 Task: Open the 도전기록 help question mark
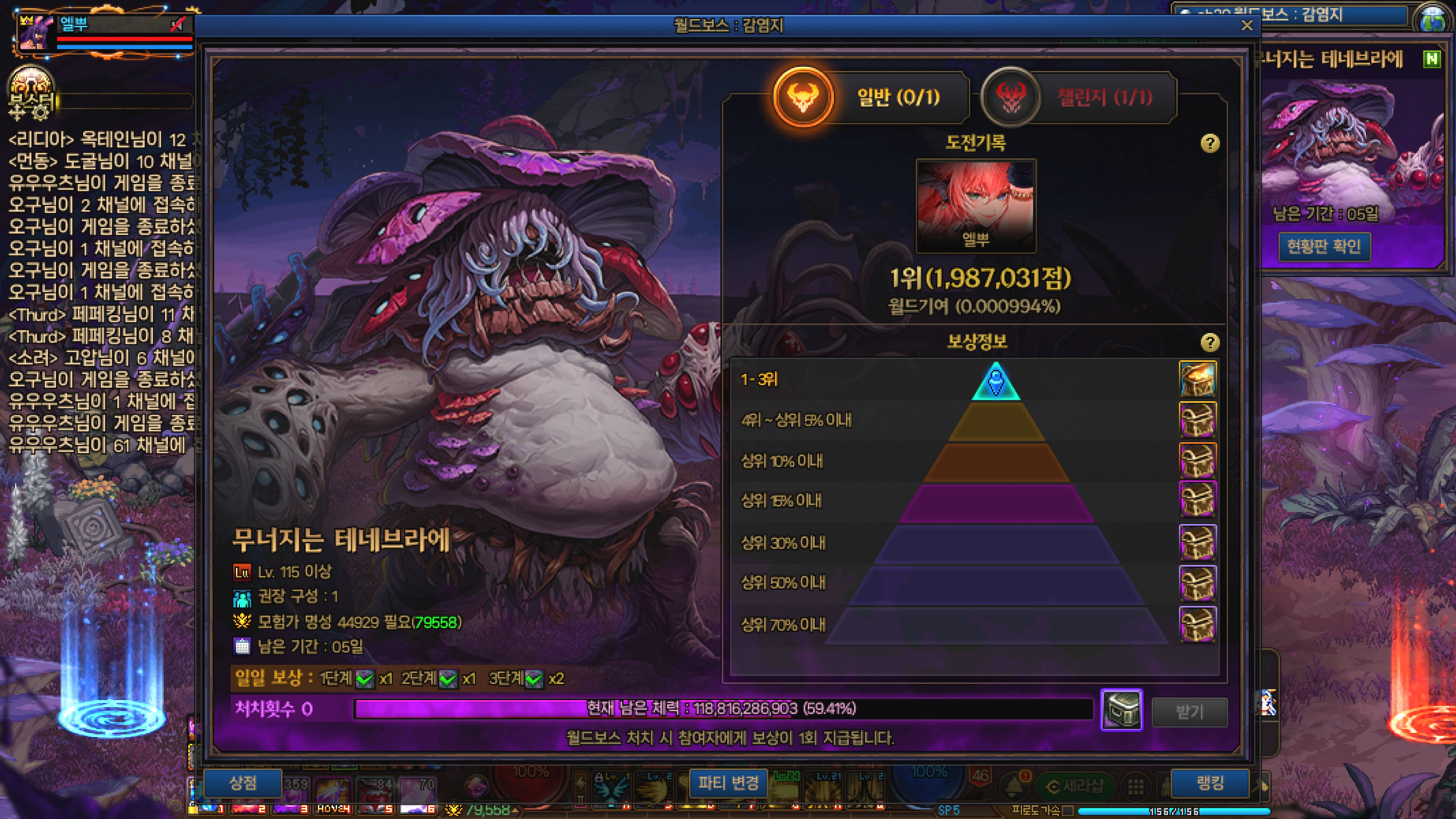point(1210,143)
